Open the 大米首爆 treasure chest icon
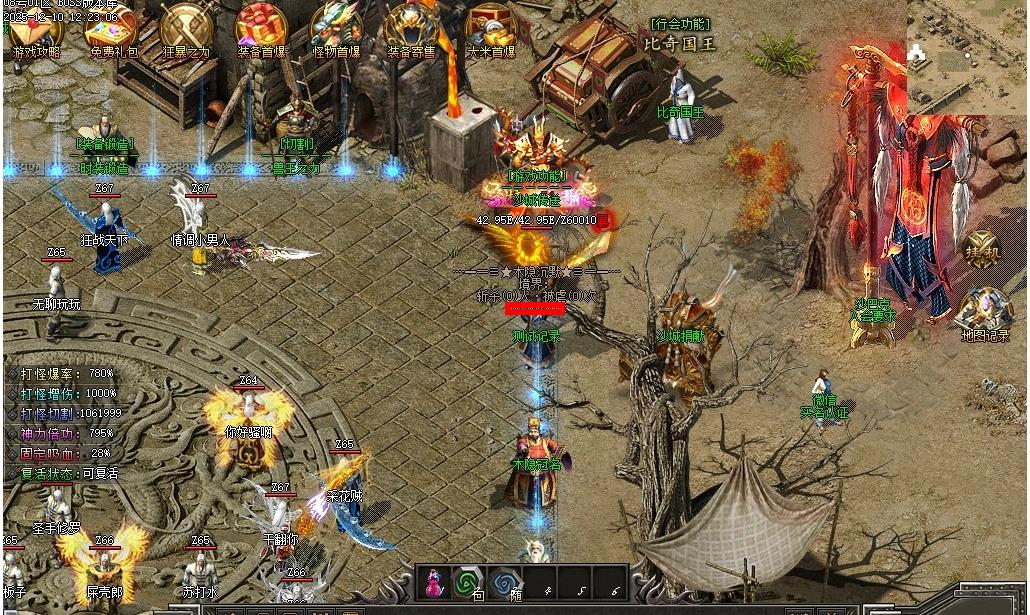The width and height of the screenshot is (1030, 615). tap(490, 28)
